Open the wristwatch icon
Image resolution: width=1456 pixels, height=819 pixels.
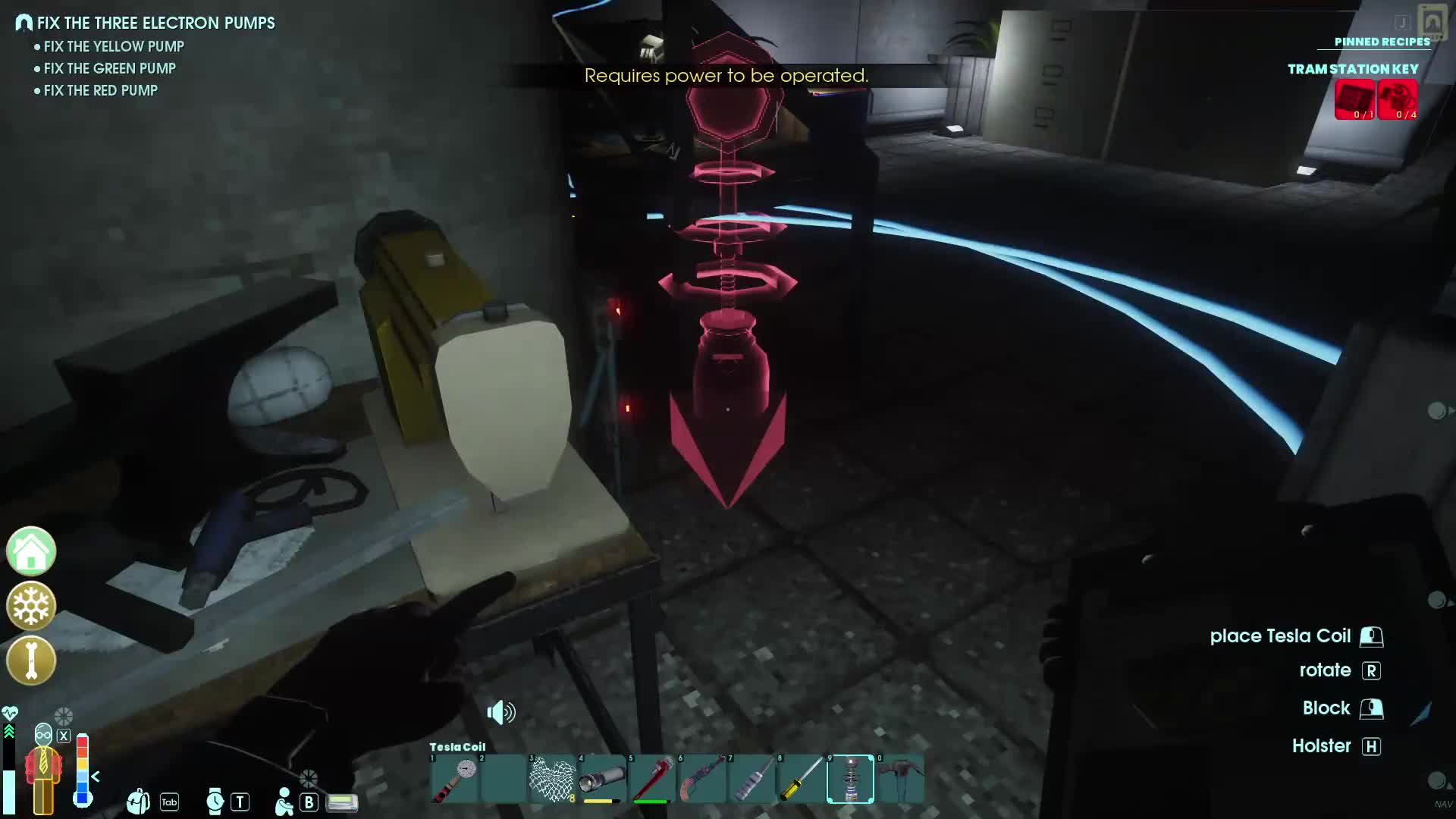pyautogui.click(x=215, y=802)
